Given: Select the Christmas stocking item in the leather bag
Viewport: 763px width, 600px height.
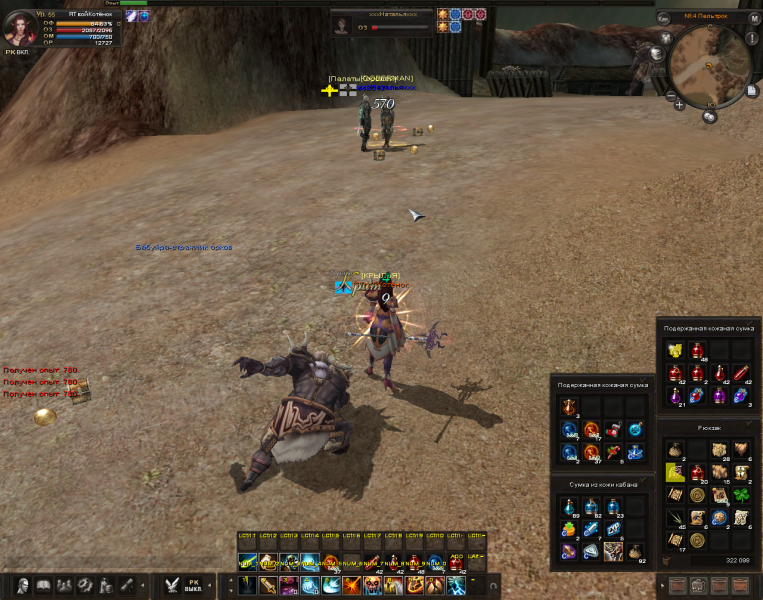Looking at the screenshot, I should pyautogui.click(x=613, y=430).
